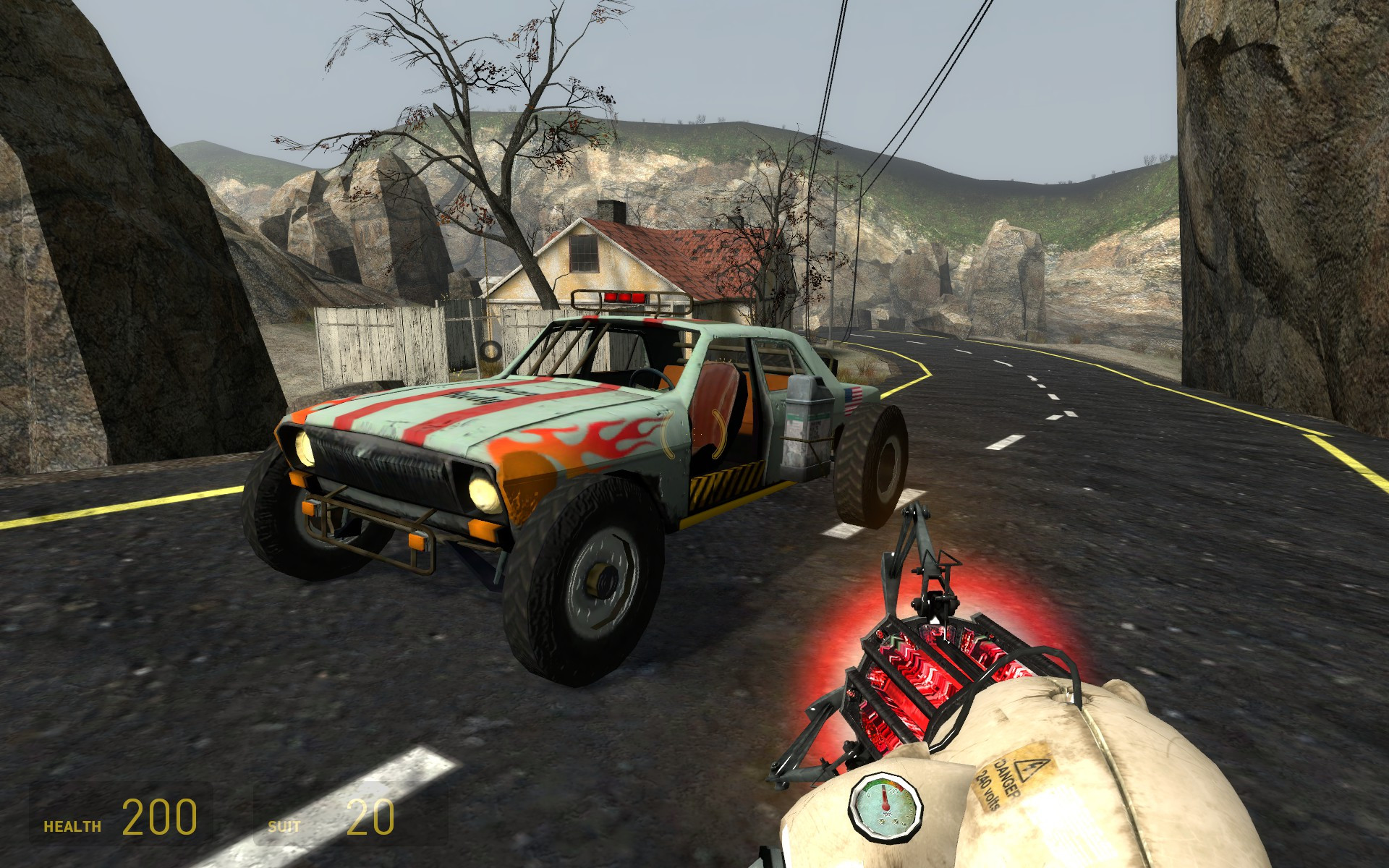The height and width of the screenshot is (868, 1389).
Task: Click the red needle on the gravity gun gauge
Action: [x=884, y=797]
